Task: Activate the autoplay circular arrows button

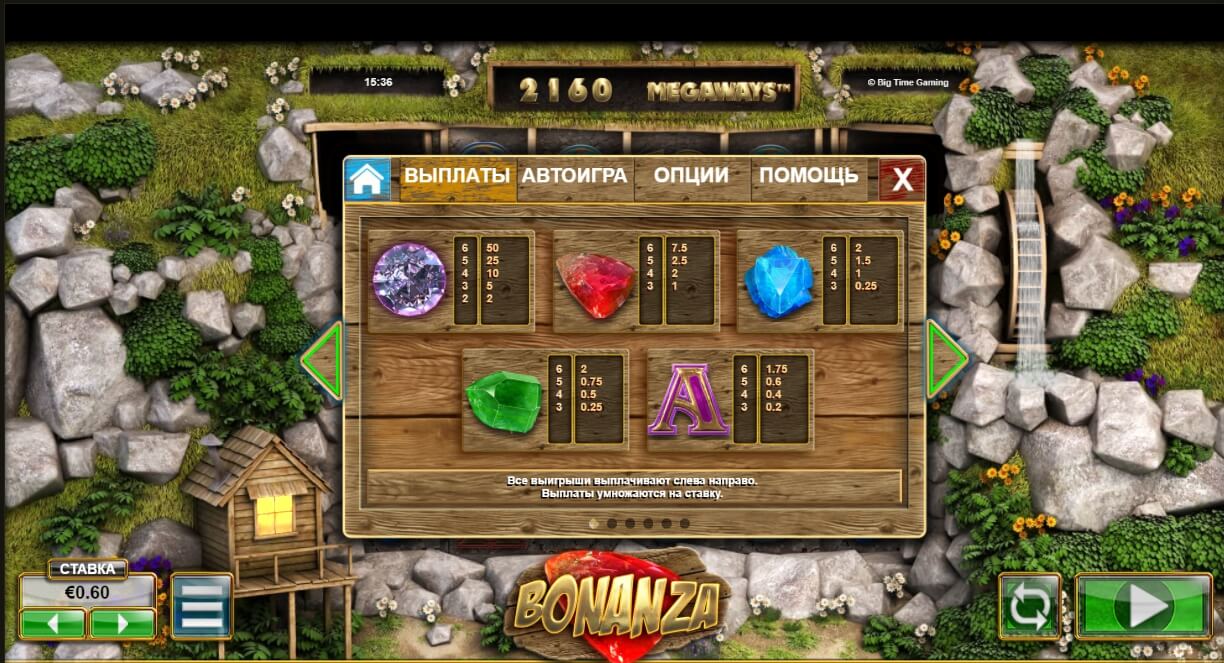Action: (1030, 605)
